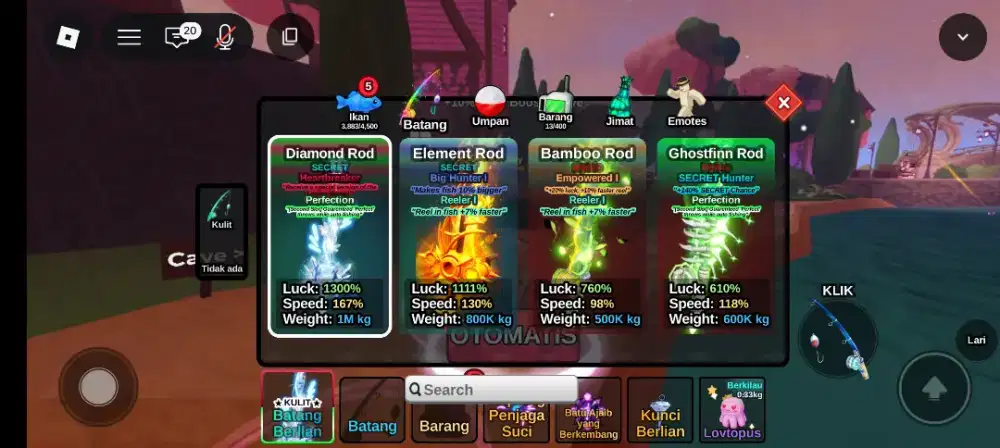Select the Batang Berlian hotbar slot
The height and width of the screenshot is (448, 1000).
[x=297, y=408]
